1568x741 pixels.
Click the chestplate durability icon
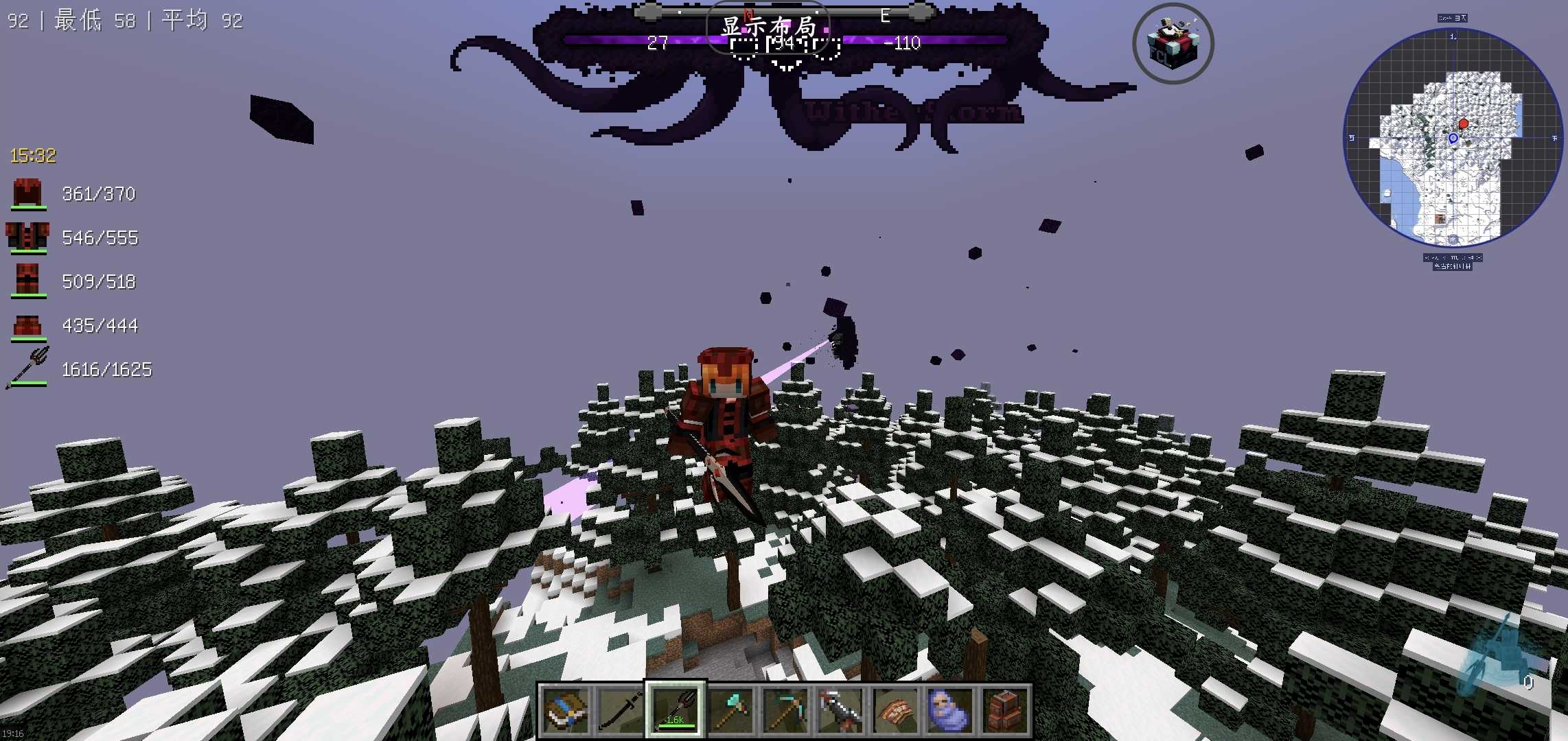coord(27,237)
